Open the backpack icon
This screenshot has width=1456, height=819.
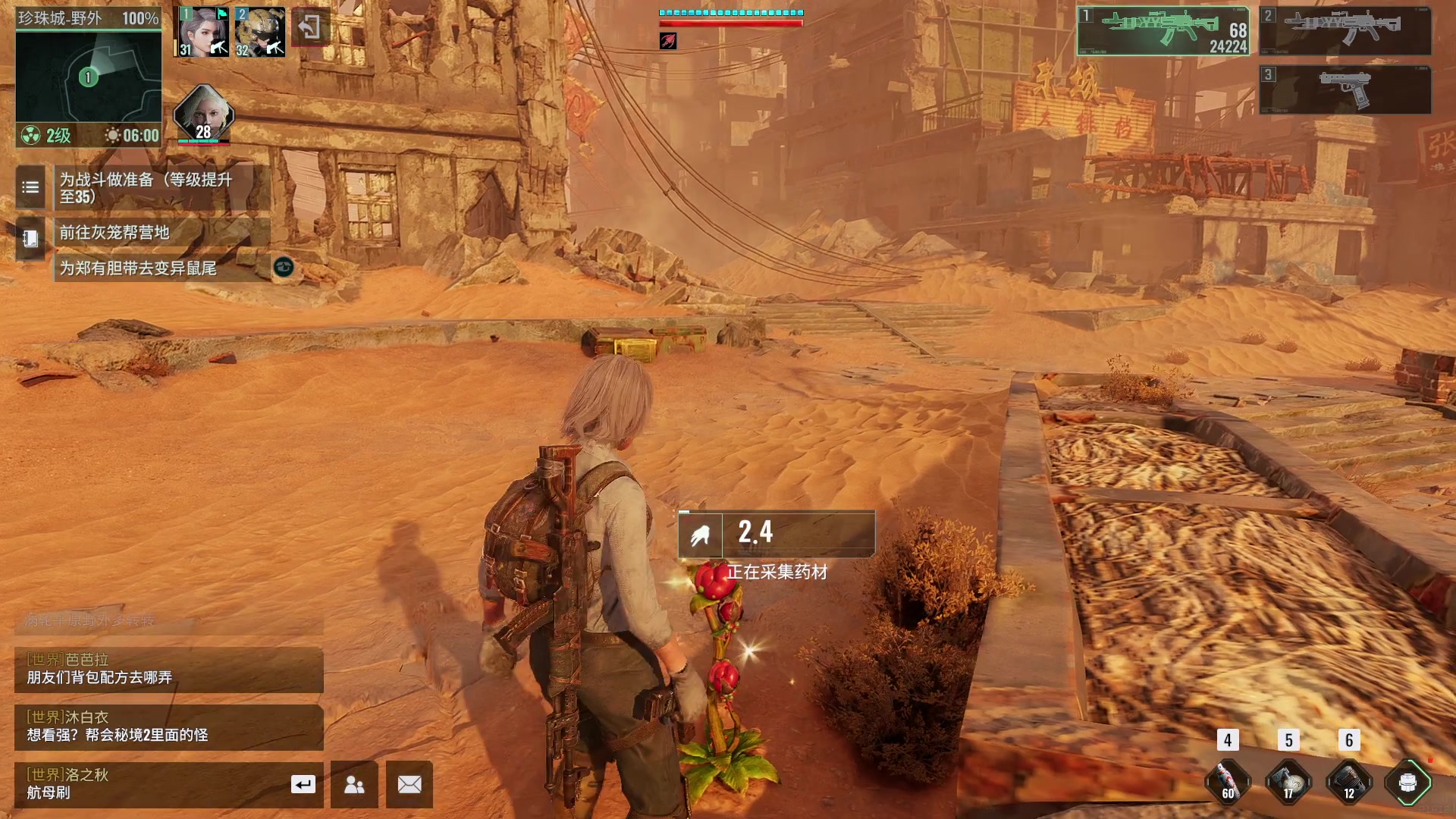click(x=1407, y=782)
